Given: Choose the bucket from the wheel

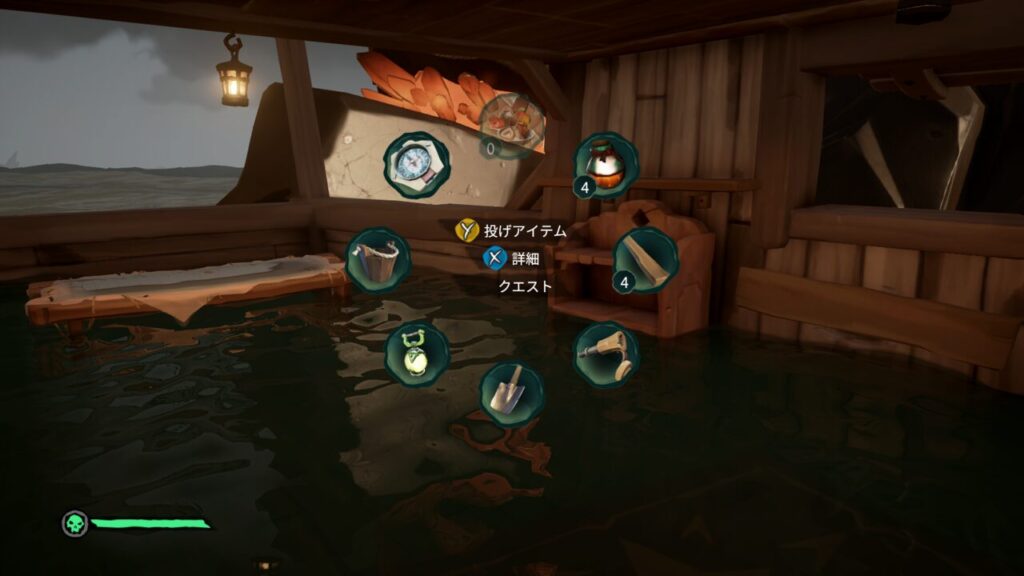Looking at the screenshot, I should [x=377, y=260].
